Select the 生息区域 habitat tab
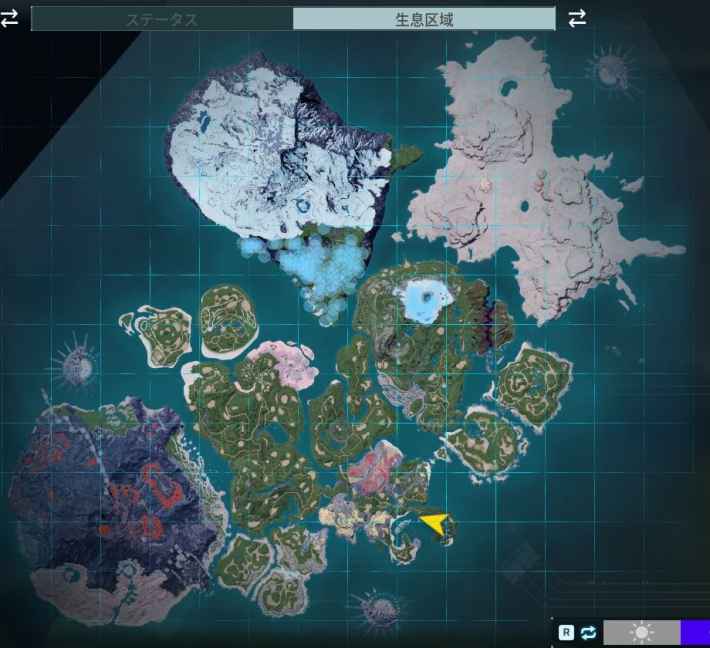Image resolution: width=710 pixels, height=648 pixels. click(x=424, y=19)
